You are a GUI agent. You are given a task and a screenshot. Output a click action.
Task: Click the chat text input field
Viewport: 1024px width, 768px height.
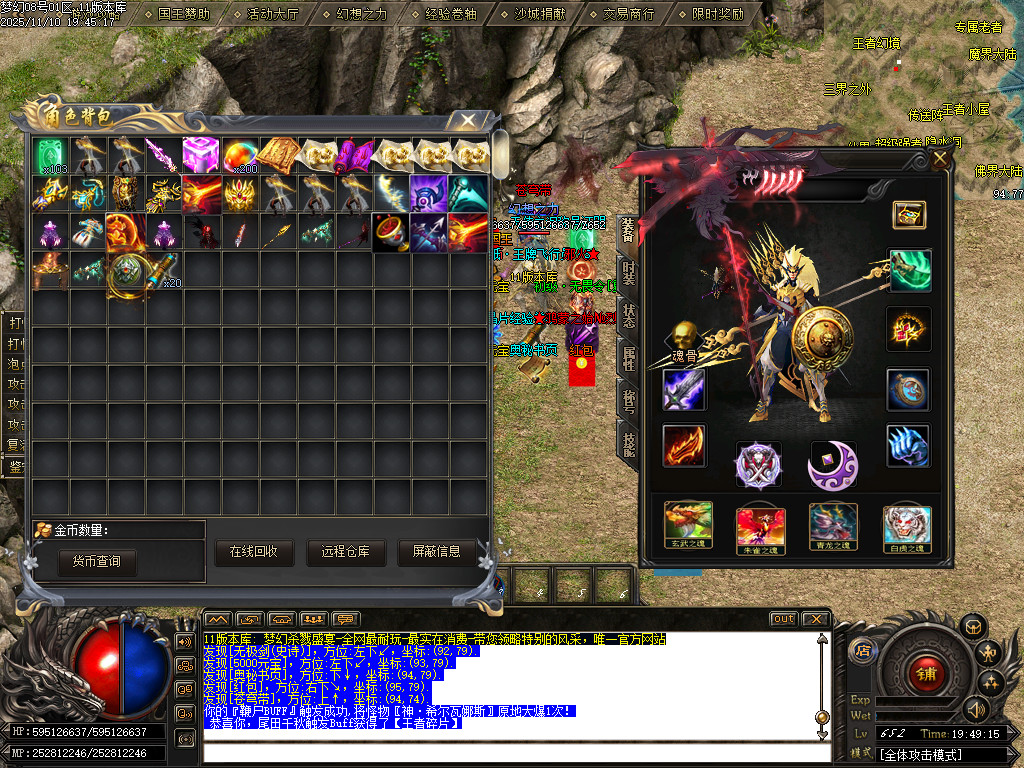(x=510, y=751)
